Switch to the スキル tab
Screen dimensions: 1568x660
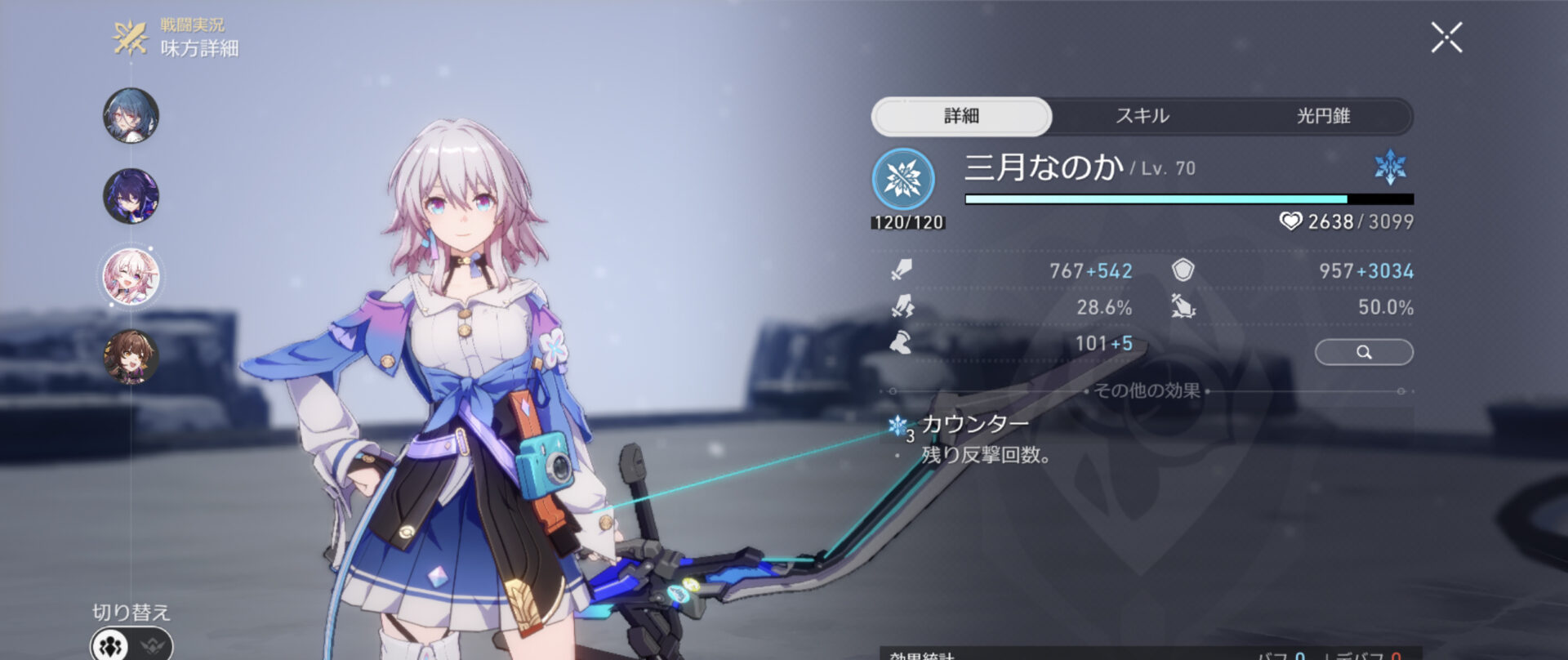click(1143, 116)
